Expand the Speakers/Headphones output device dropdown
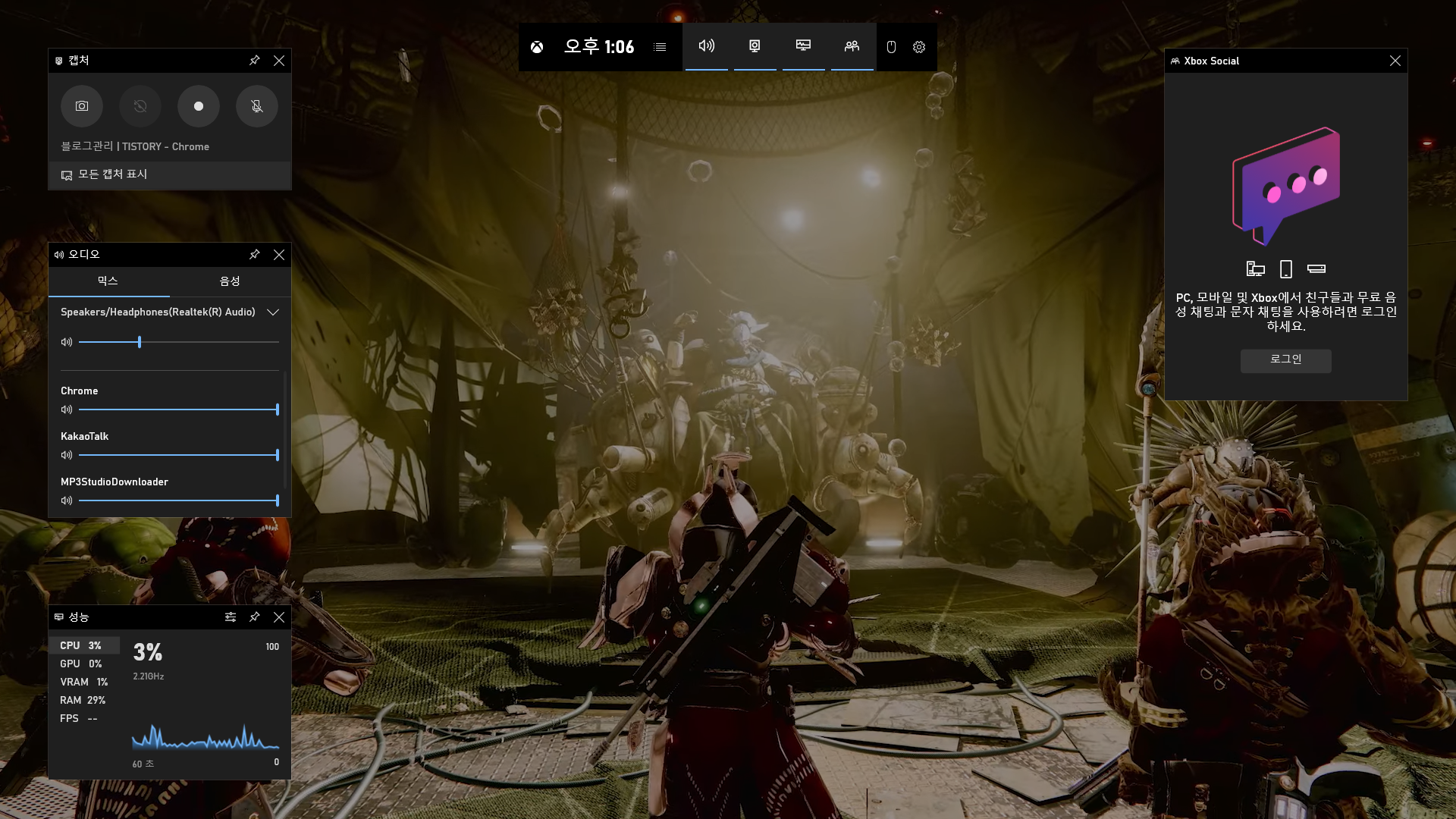The width and height of the screenshot is (1456, 819). (273, 312)
